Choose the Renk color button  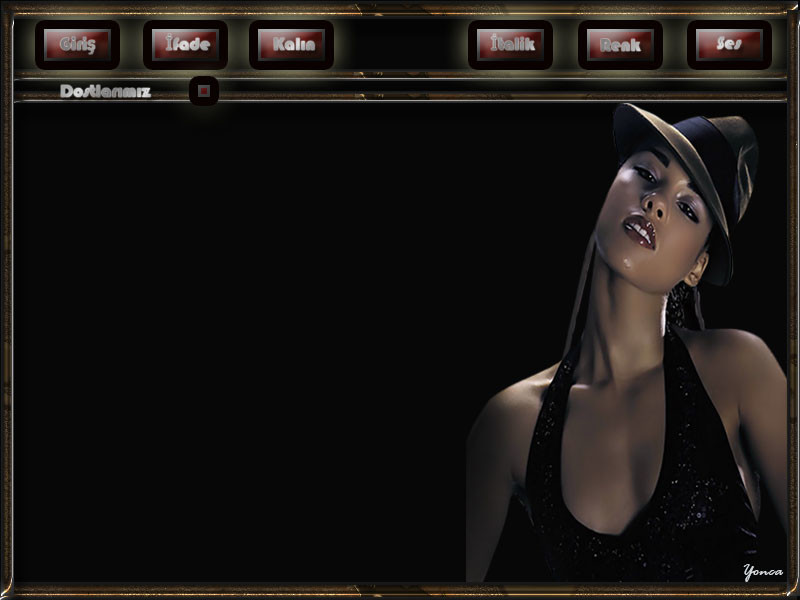[620, 45]
